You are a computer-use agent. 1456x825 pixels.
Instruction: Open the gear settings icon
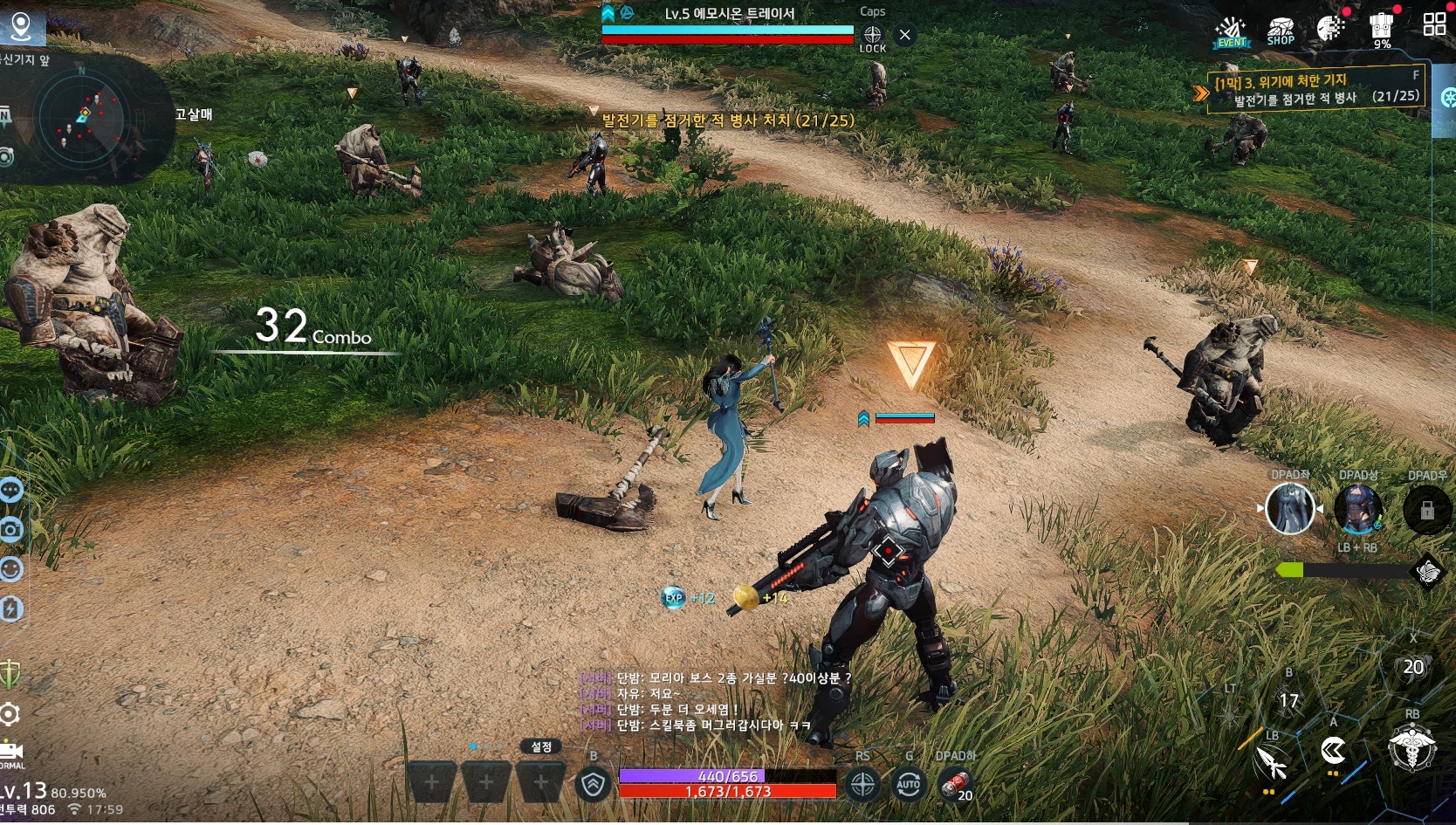pos(10,715)
